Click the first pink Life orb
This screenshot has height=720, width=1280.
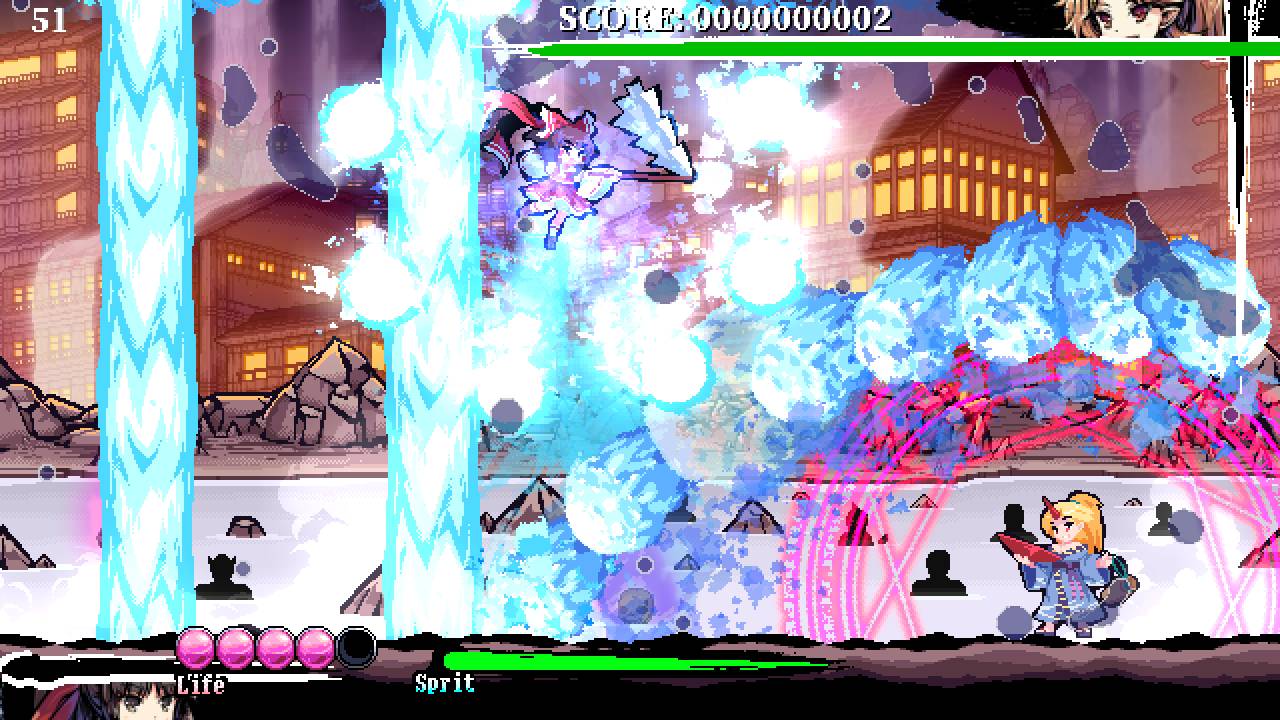(194, 649)
